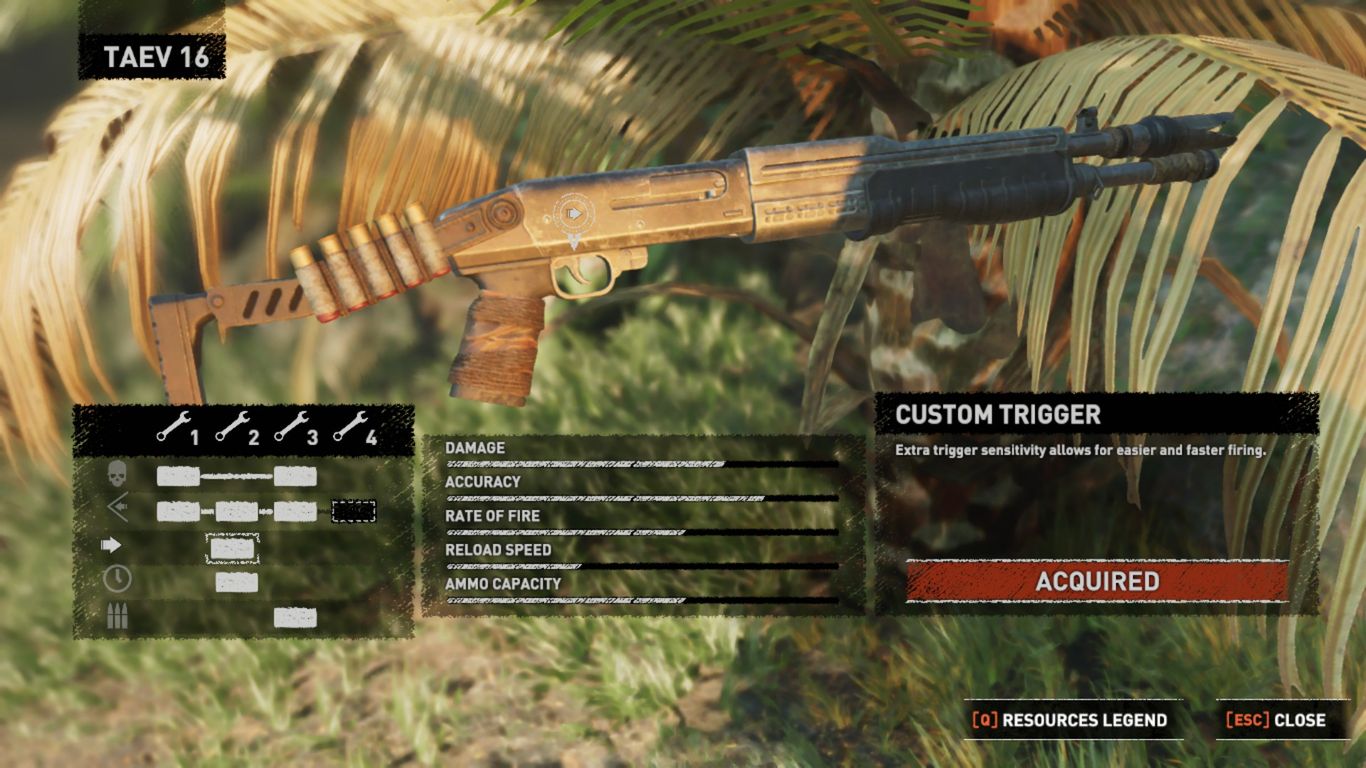Image resolution: width=1366 pixels, height=768 pixels.
Task: Select the highlighted rate of fire upgrade
Action: coord(232,547)
